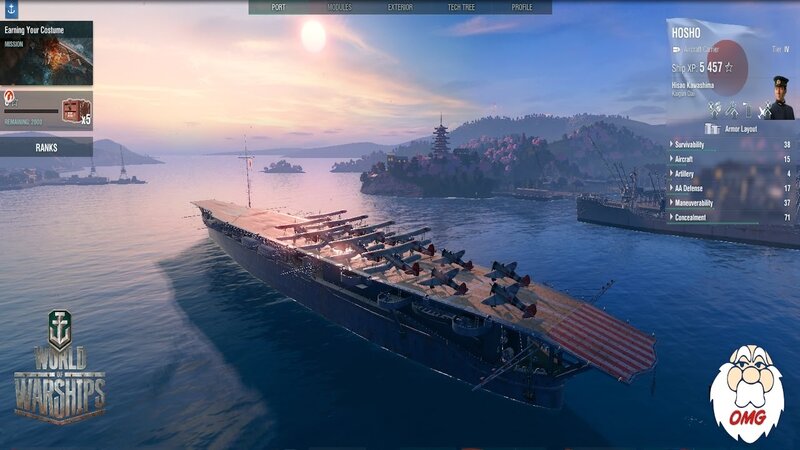
Task: Open the Earning Your Costume mission
Action: pyautogui.click(x=46, y=53)
